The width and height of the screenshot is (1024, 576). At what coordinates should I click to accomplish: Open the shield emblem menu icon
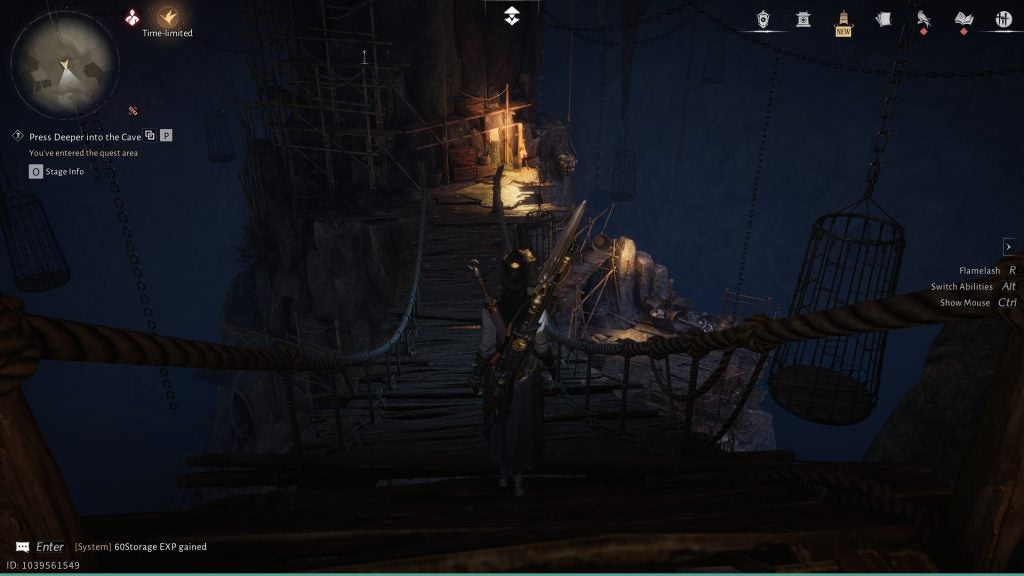tap(763, 19)
